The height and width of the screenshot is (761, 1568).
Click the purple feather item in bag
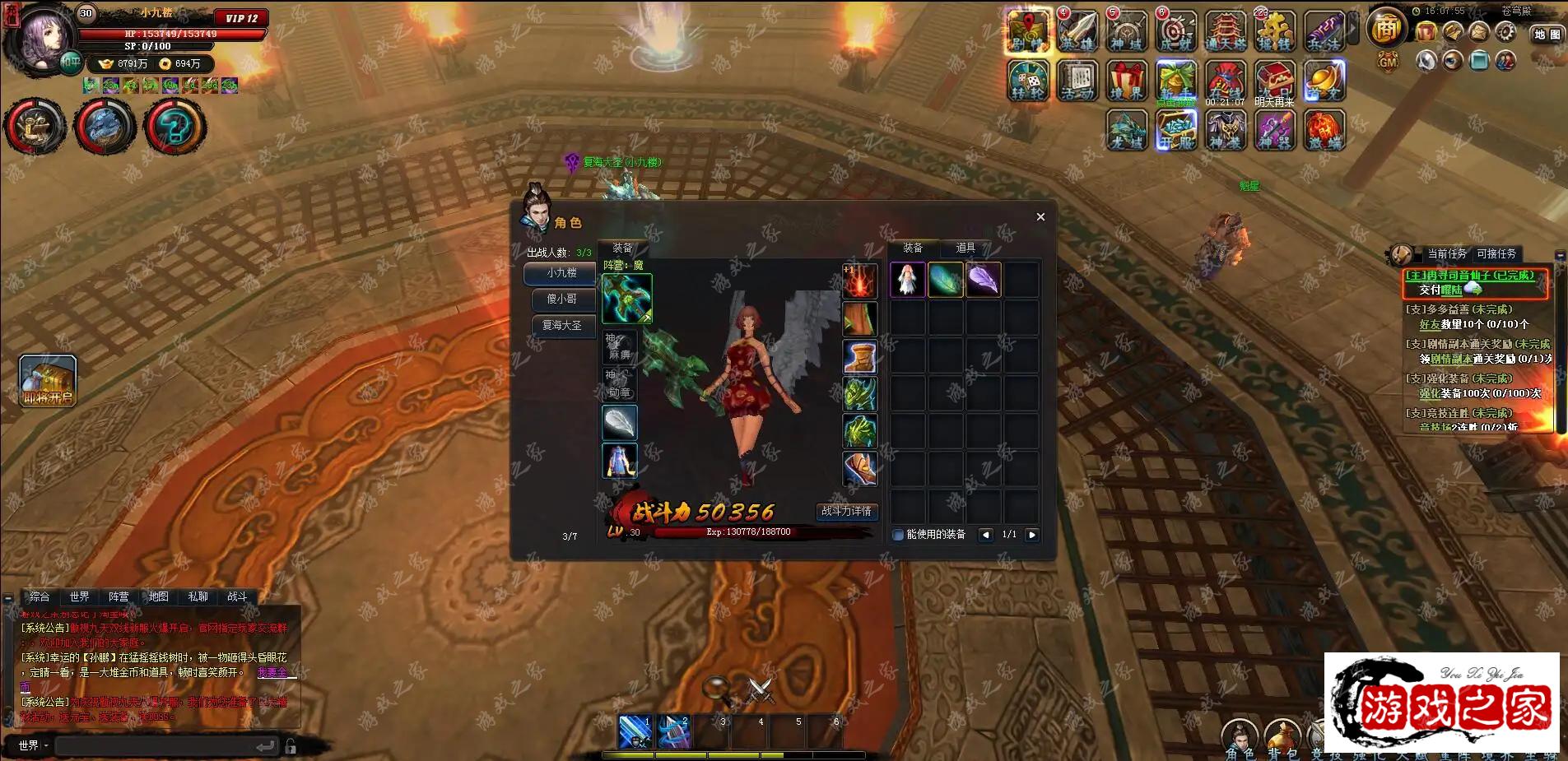tap(984, 281)
